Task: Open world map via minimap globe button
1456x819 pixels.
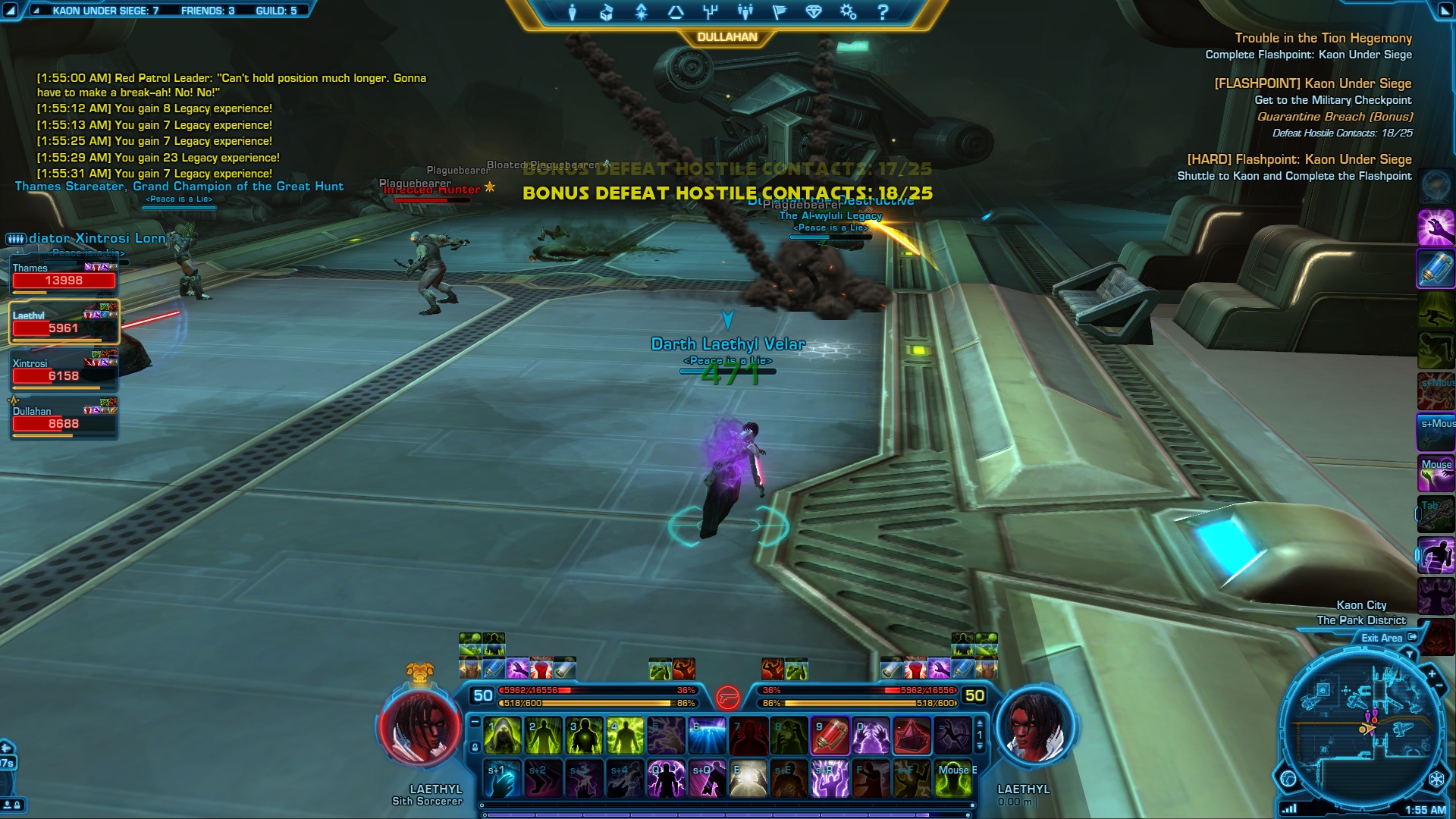Action: (1288, 779)
